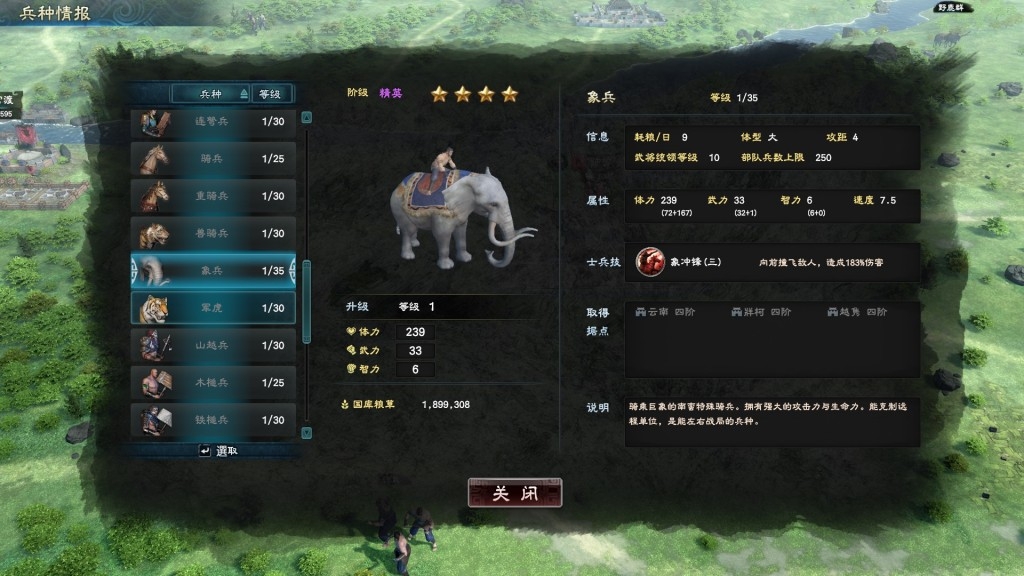This screenshot has width=1024, height=576.
Task: Choose the 重骑兵 heavy cavalry row
Action: (213, 196)
